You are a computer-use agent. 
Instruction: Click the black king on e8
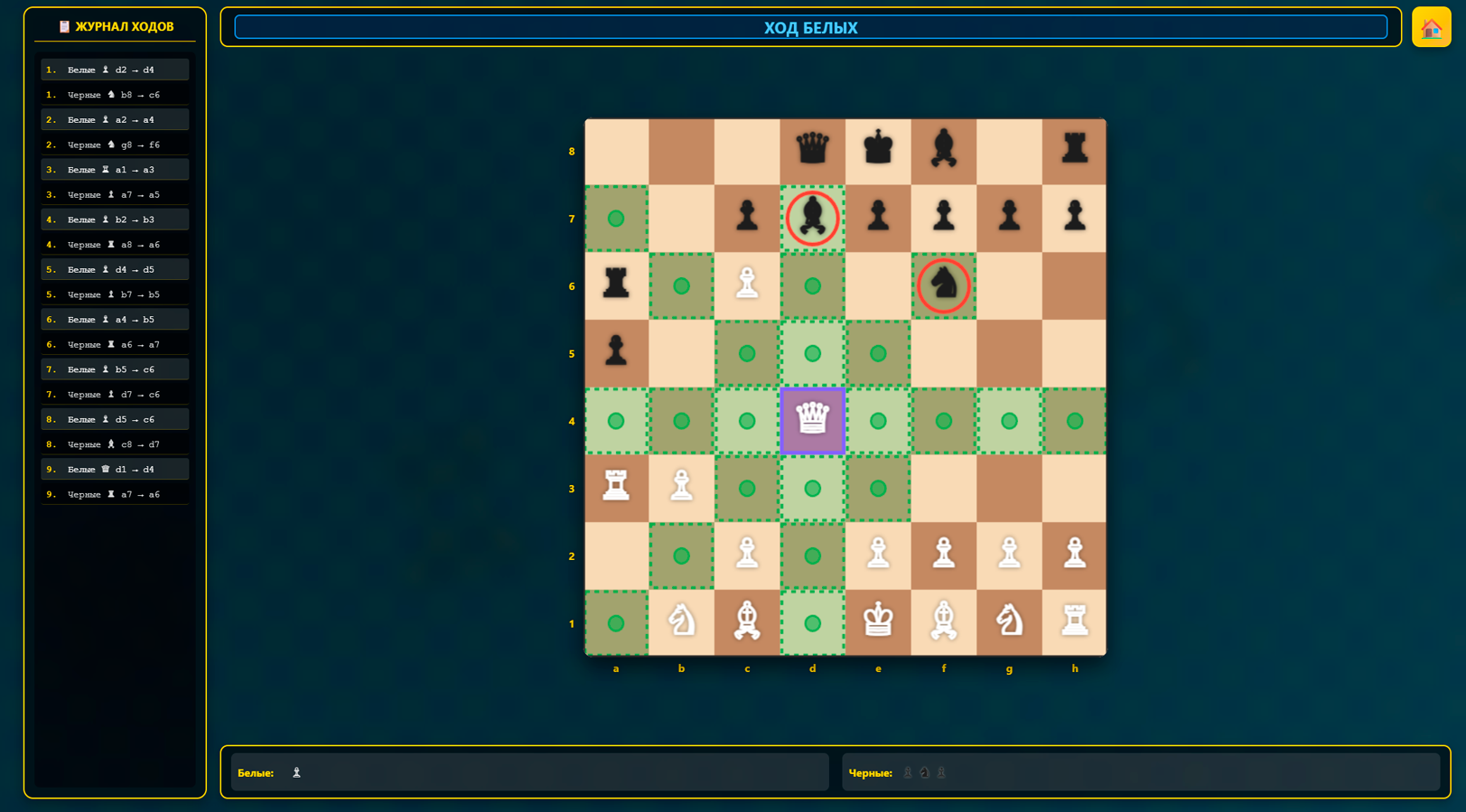[878, 151]
